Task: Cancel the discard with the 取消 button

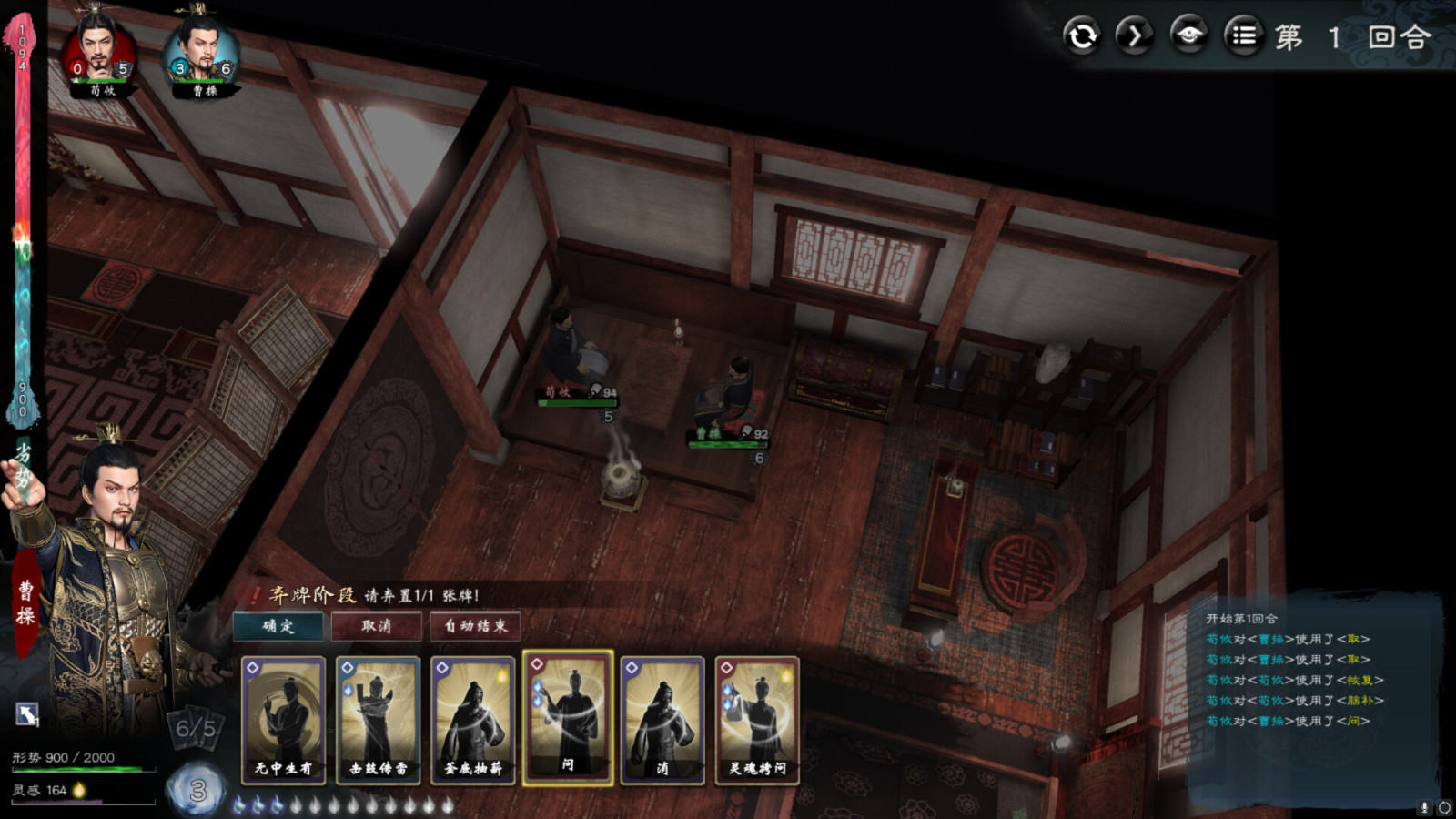Action: point(377,627)
